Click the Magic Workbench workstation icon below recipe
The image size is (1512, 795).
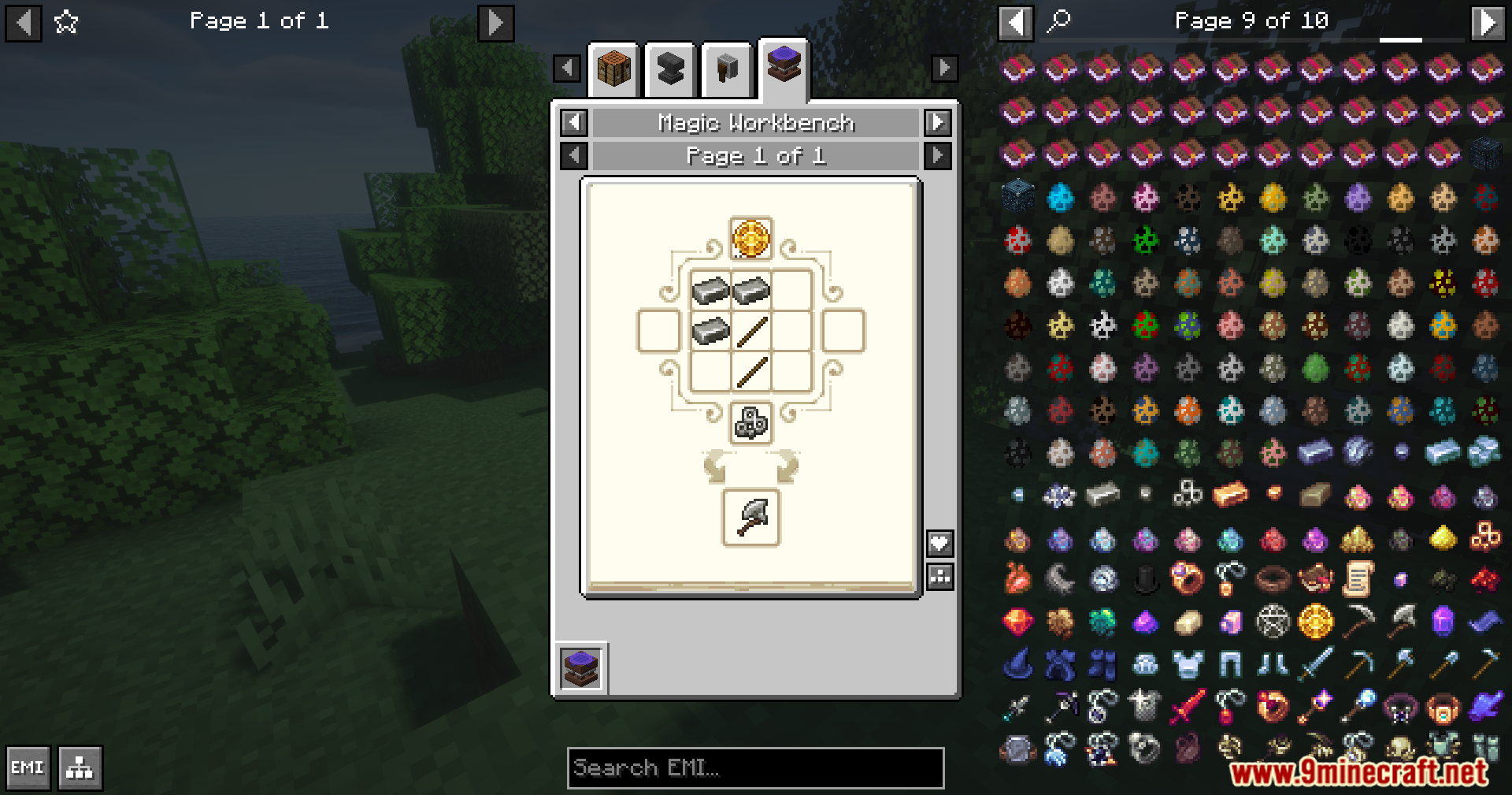[582, 667]
